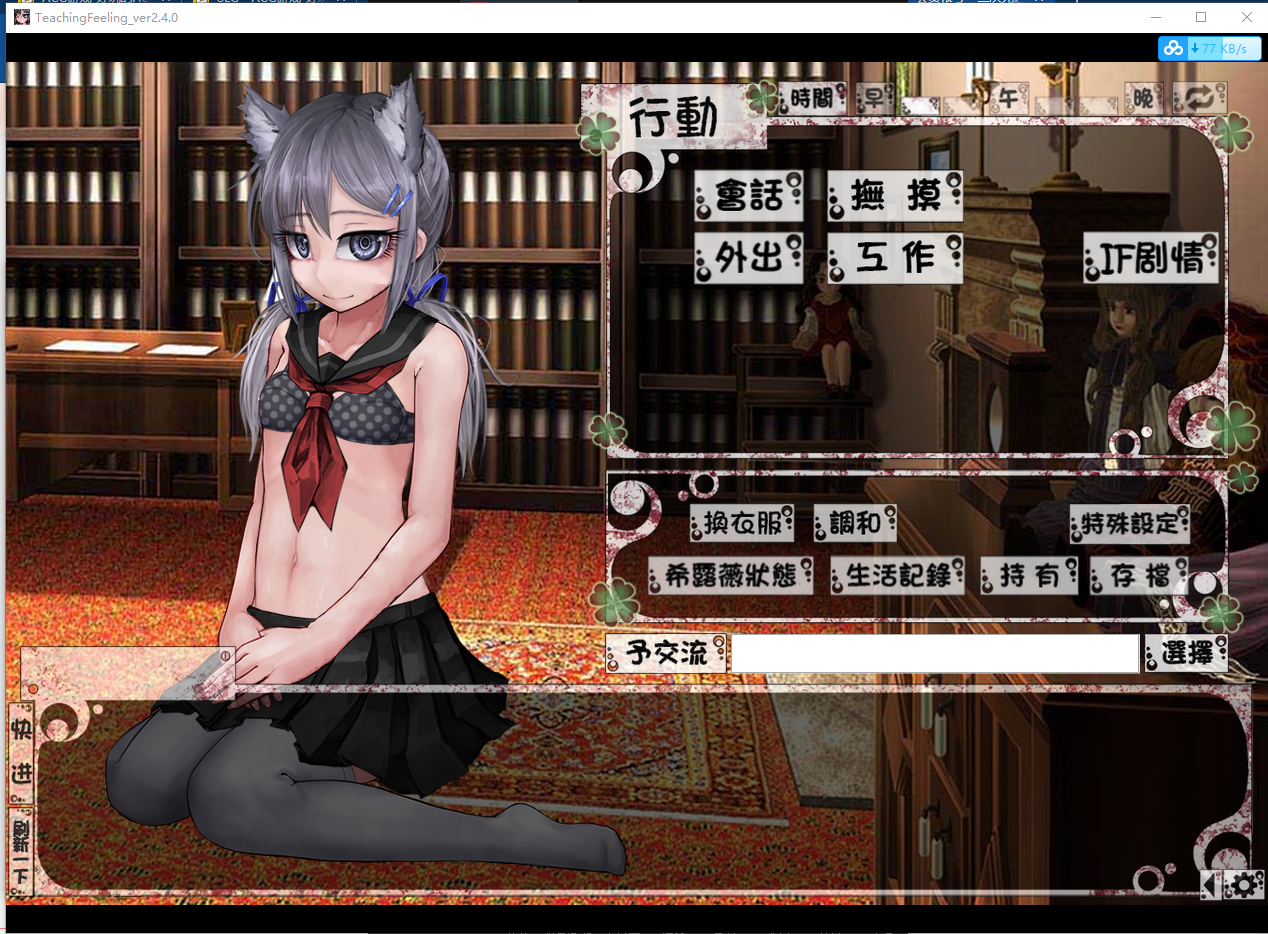Open the 會話 conversation action
1268x934 pixels.
pyautogui.click(x=749, y=196)
